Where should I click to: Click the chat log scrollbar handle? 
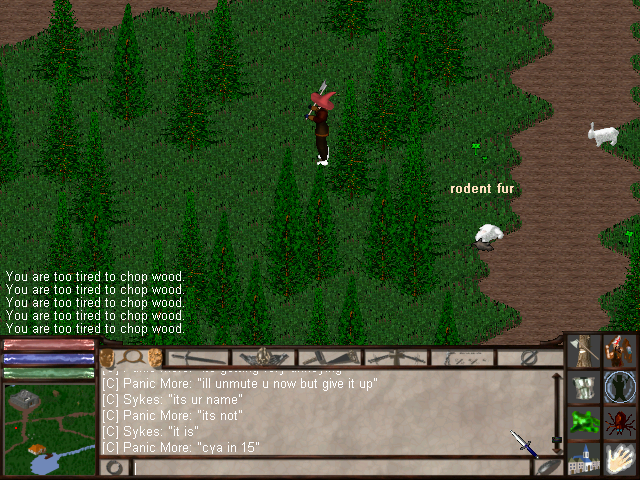click(557, 441)
